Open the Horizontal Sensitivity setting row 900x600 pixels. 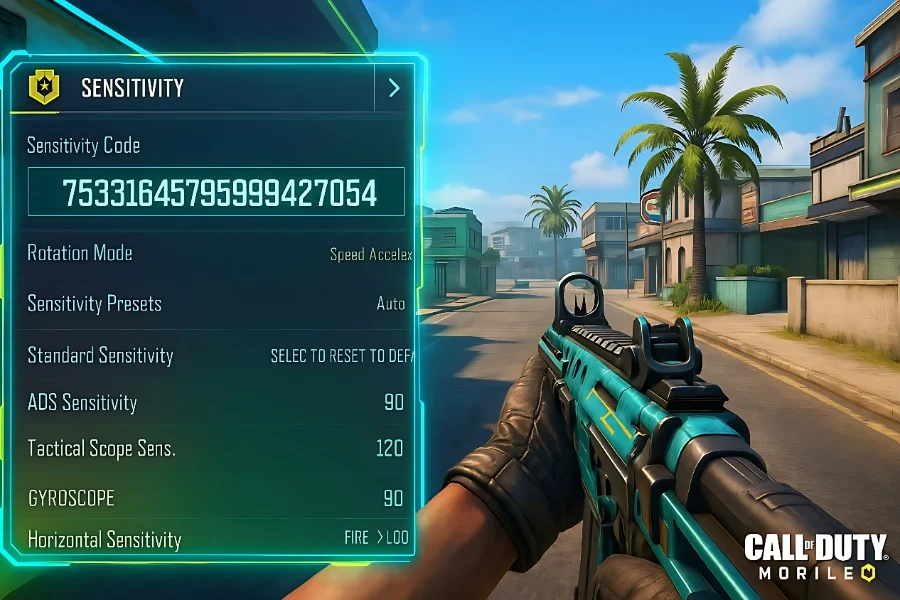(216, 539)
